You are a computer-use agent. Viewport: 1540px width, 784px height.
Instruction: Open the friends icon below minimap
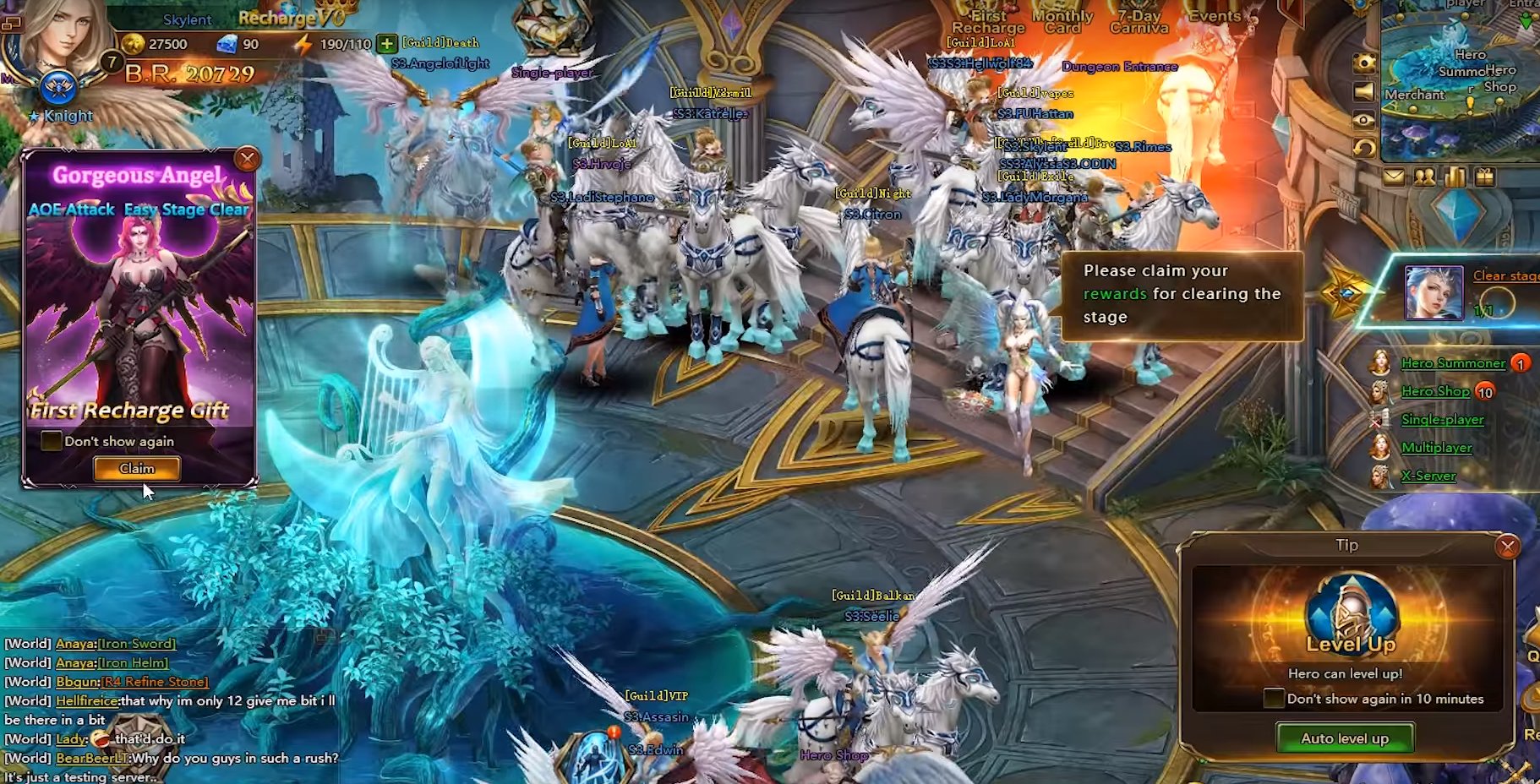[1424, 177]
